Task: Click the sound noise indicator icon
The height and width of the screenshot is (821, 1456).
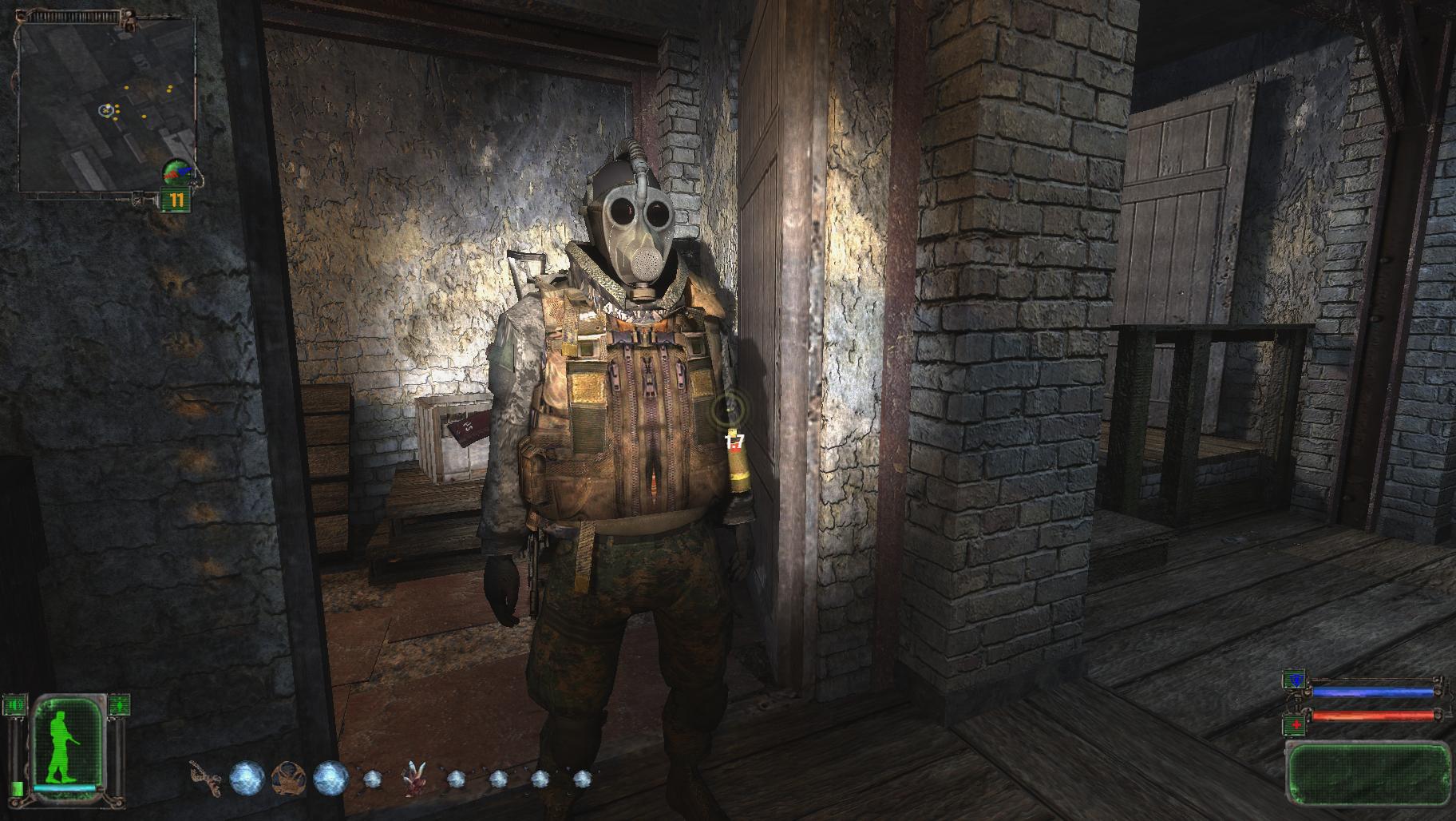Action: coord(14,705)
